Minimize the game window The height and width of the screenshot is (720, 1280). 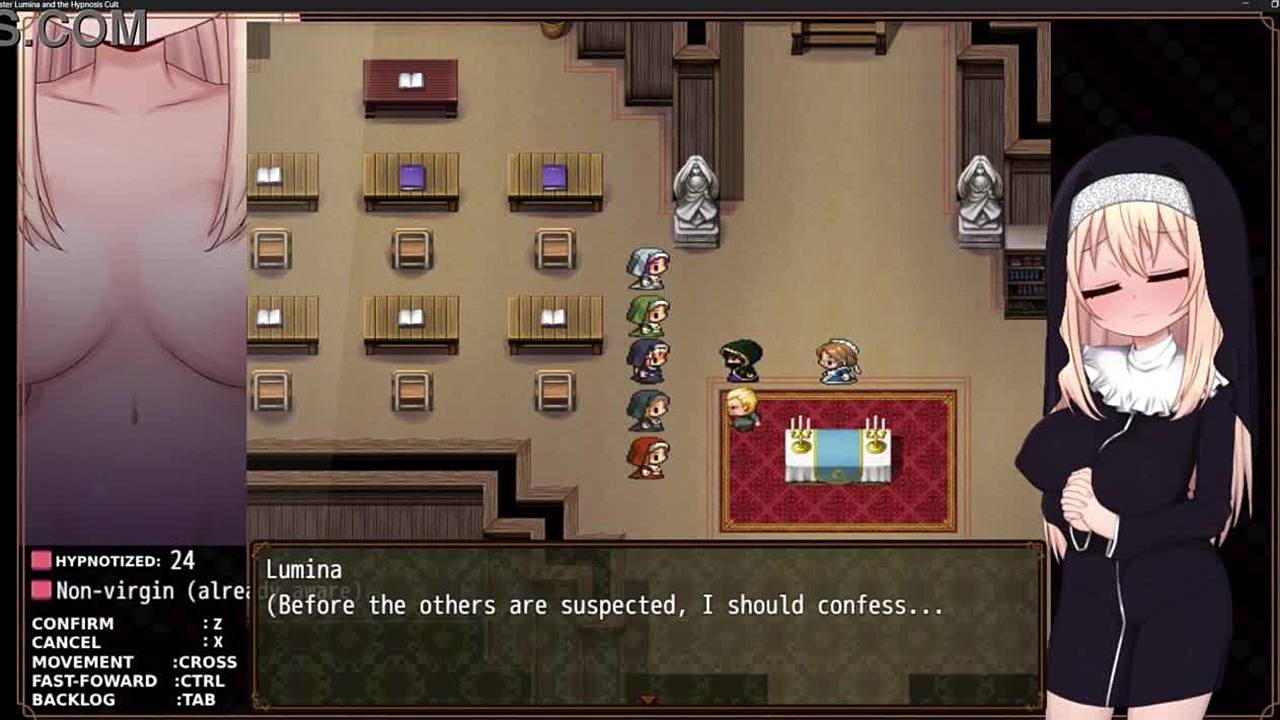click(x=1246, y=5)
